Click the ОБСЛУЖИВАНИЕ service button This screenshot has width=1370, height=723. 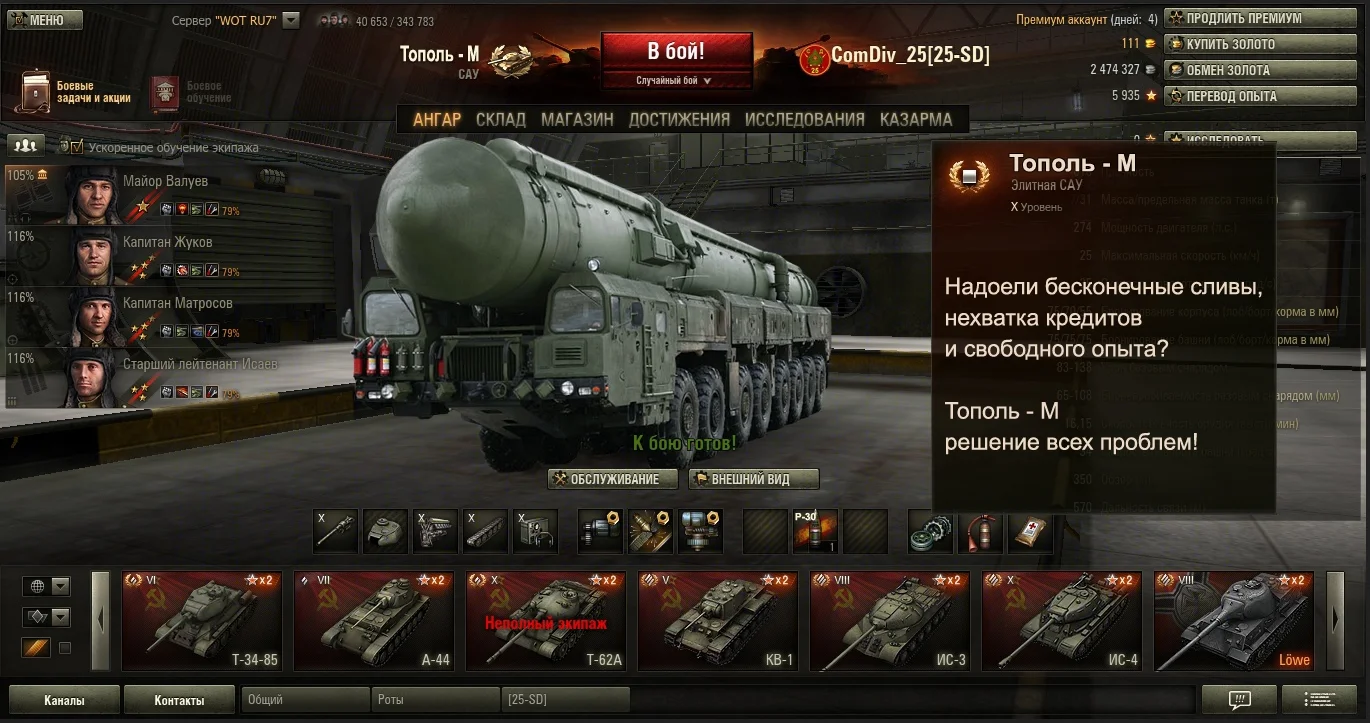611,479
